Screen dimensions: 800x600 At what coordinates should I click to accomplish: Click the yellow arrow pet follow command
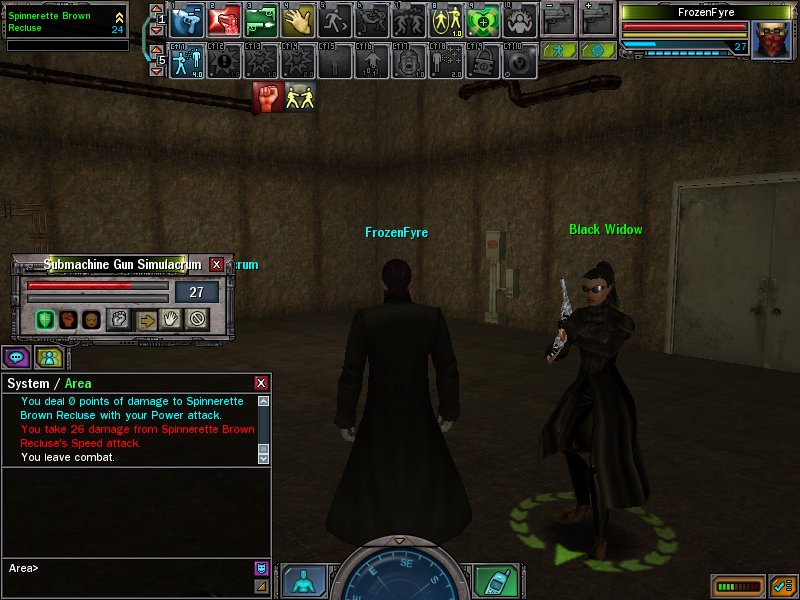[146, 320]
